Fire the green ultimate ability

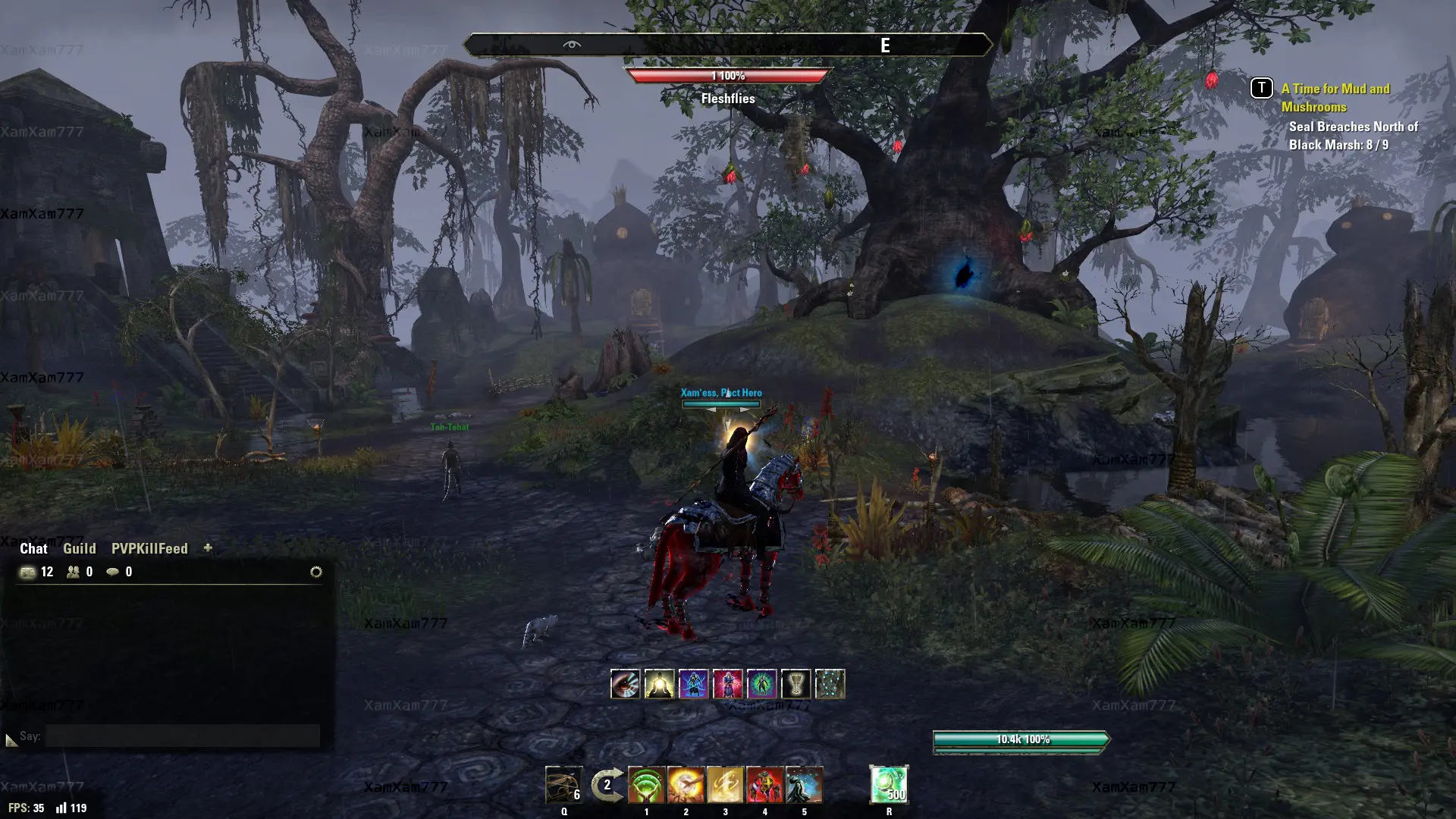click(889, 784)
